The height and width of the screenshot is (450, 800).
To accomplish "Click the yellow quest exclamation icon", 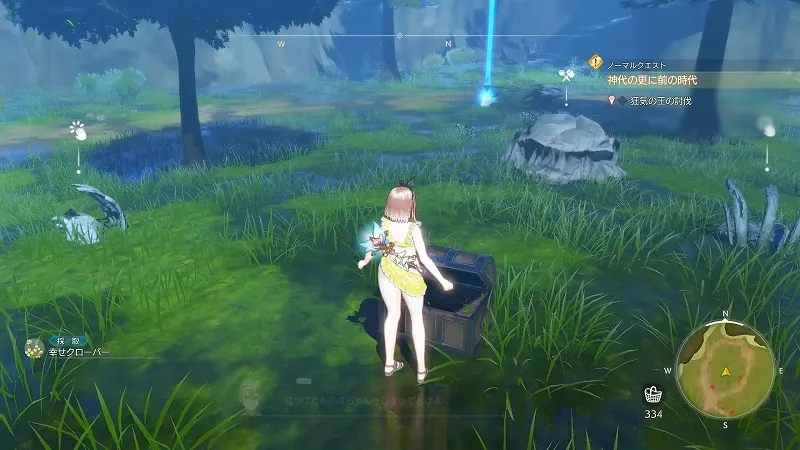I will tap(596, 61).
